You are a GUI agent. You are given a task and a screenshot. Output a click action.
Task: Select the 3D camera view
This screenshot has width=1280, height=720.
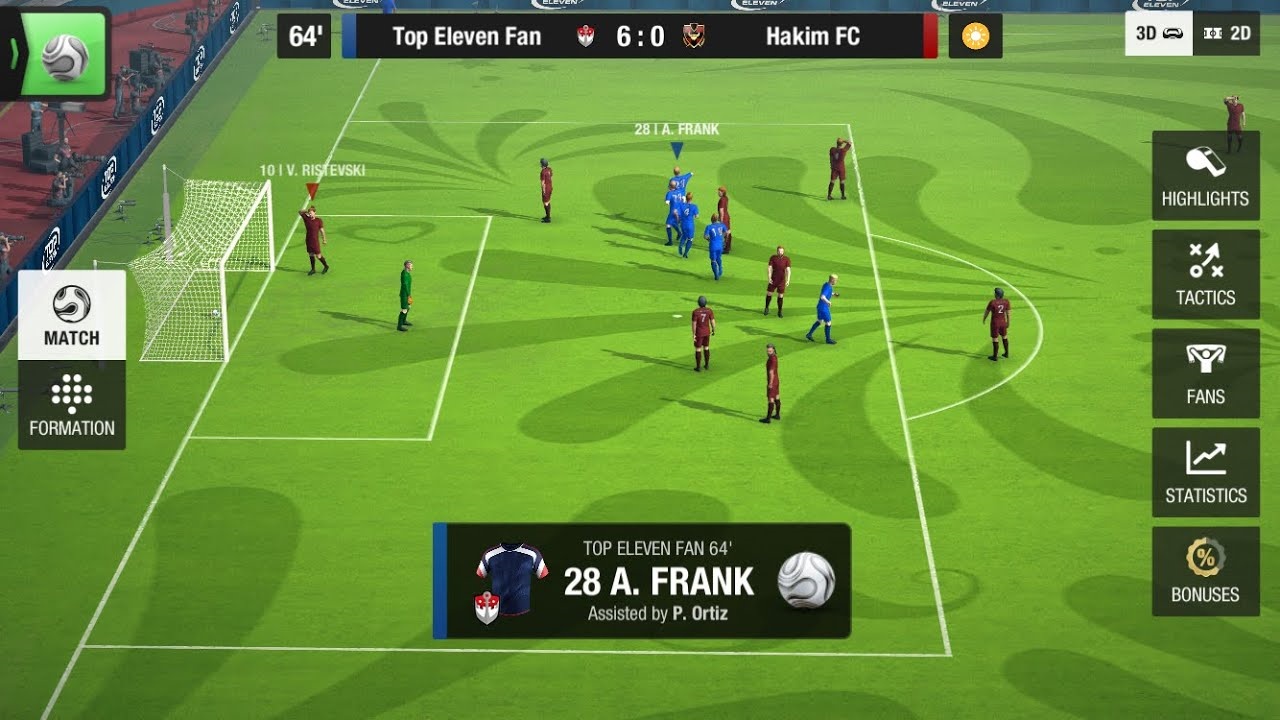coord(1159,34)
